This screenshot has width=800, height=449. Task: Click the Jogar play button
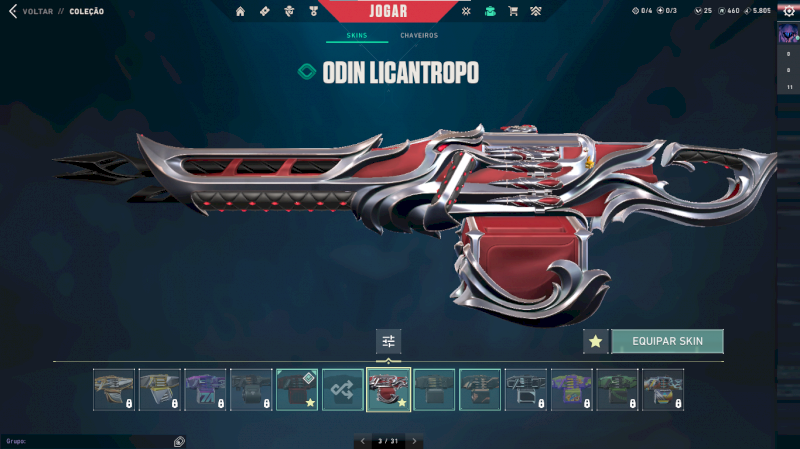[x=385, y=11]
